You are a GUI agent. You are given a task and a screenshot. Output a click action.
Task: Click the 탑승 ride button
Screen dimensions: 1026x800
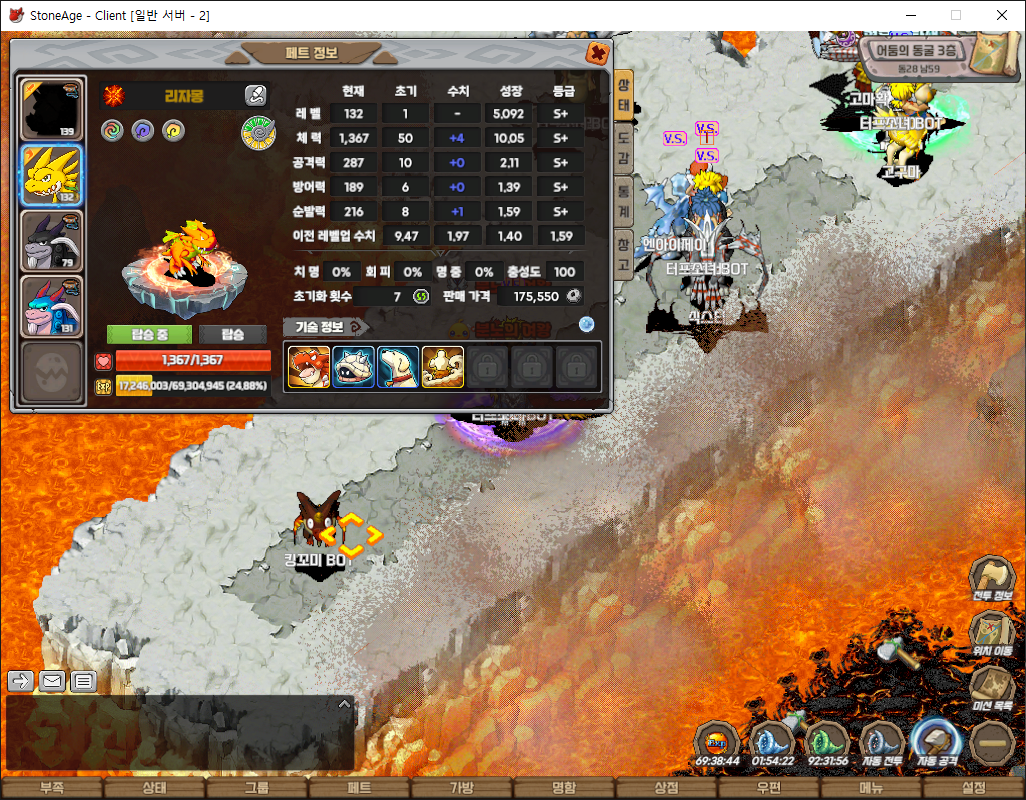(x=232, y=334)
